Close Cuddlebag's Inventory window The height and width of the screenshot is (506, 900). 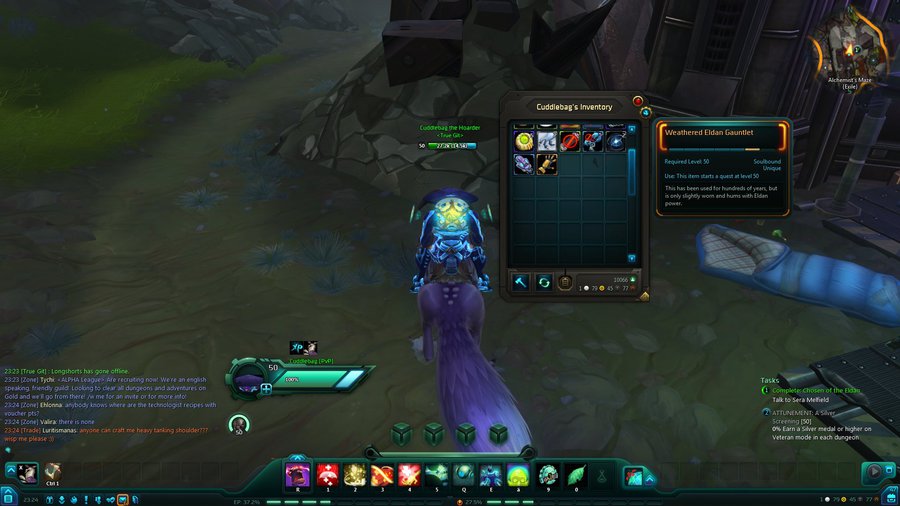[x=638, y=101]
